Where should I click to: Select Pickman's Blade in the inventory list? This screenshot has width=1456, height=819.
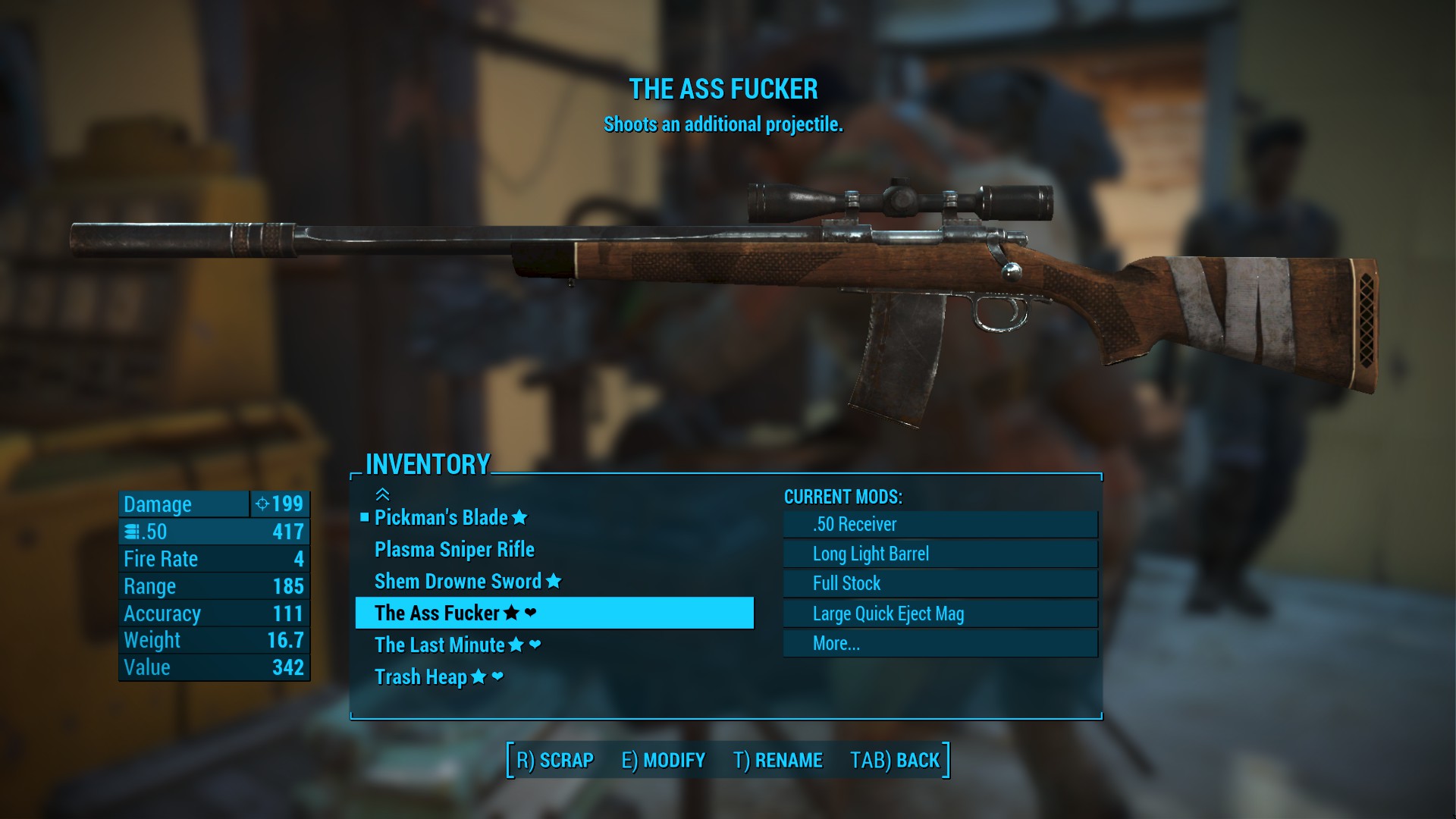[442, 518]
